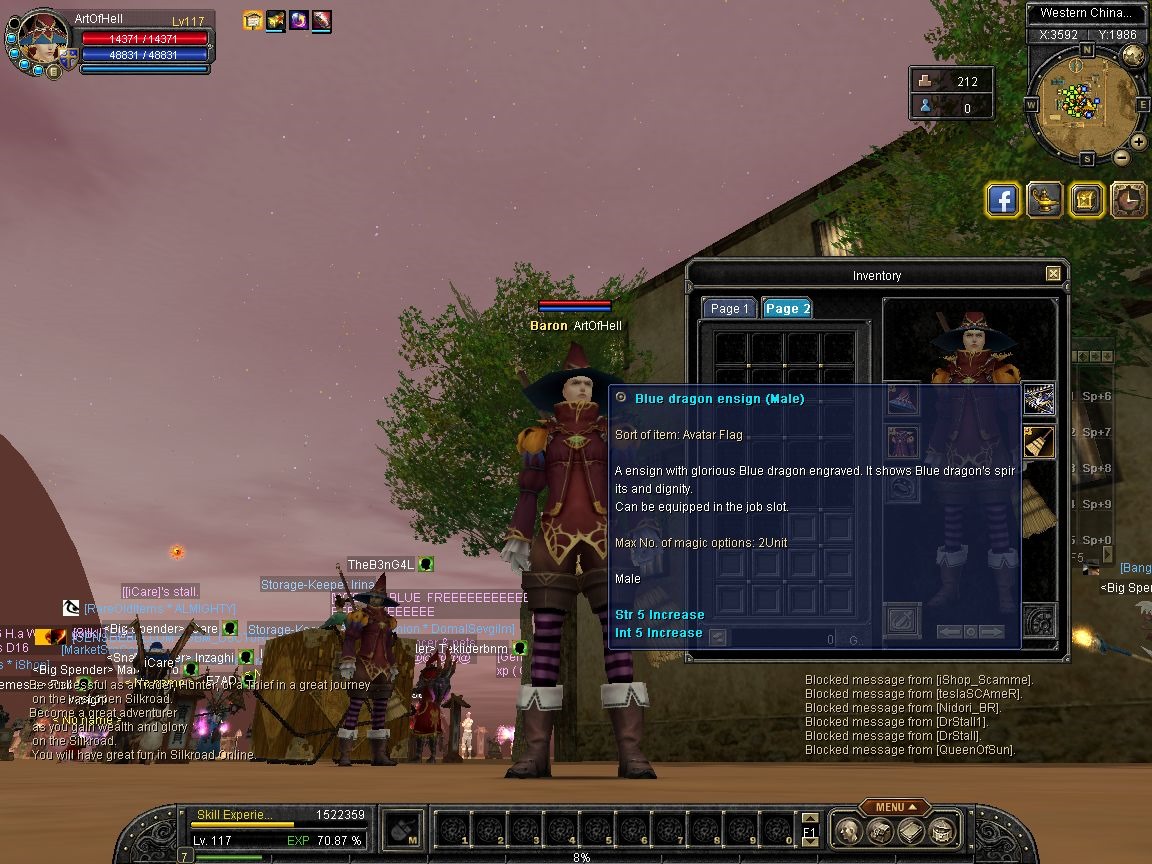The height and width of the screenshot is (864, 1152).
Task: Open the golden magic lamp icon
Action: point(1044,200)
